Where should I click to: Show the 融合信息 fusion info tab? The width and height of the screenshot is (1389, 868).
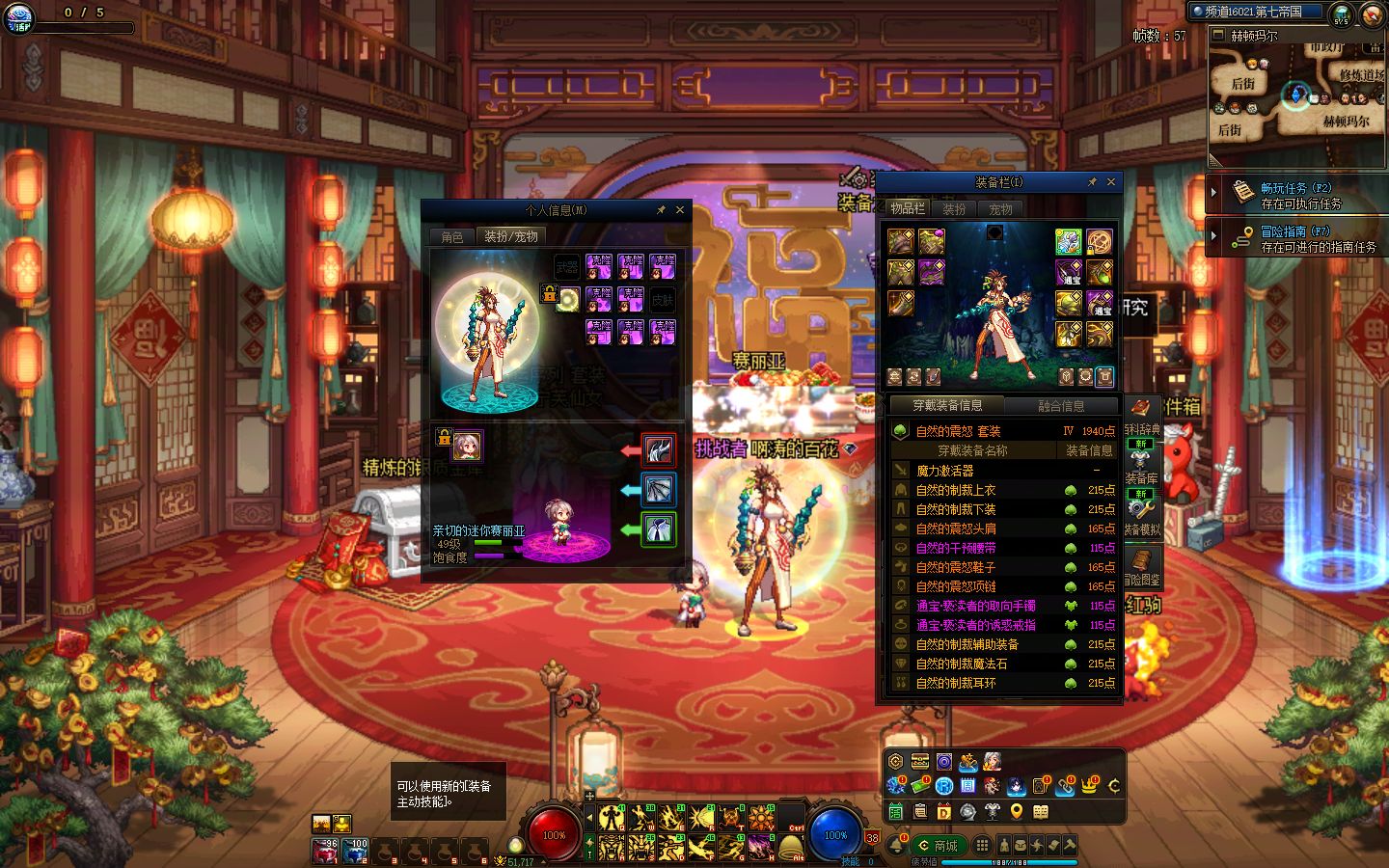pos(1060,406)
